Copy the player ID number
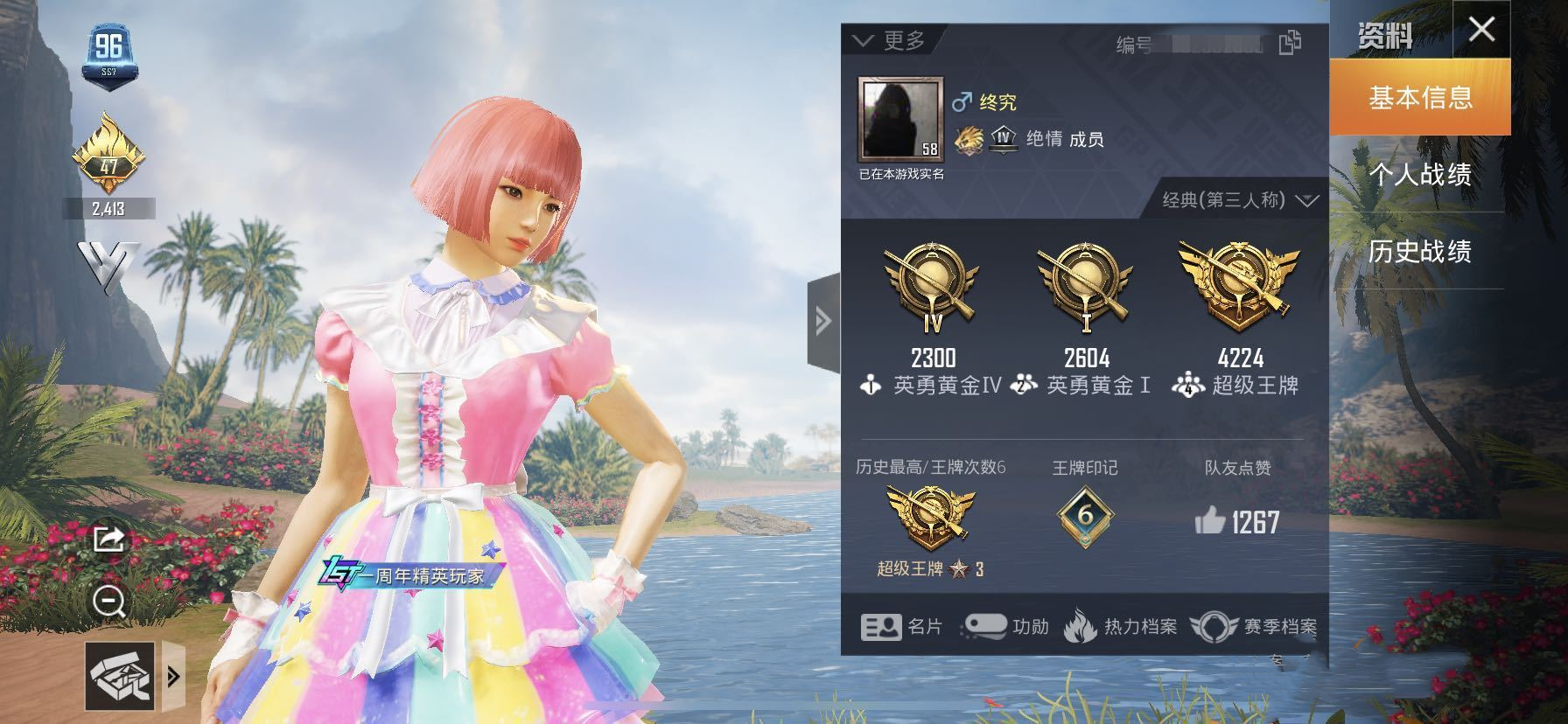The height and width of the screenshot is (724, 1568). (1290, 42)
